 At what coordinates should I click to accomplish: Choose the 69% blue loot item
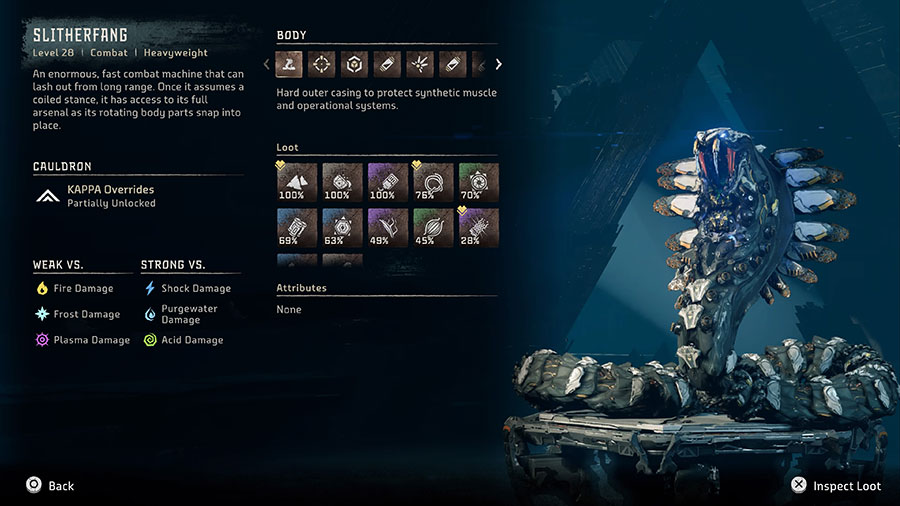click(296, 227)
